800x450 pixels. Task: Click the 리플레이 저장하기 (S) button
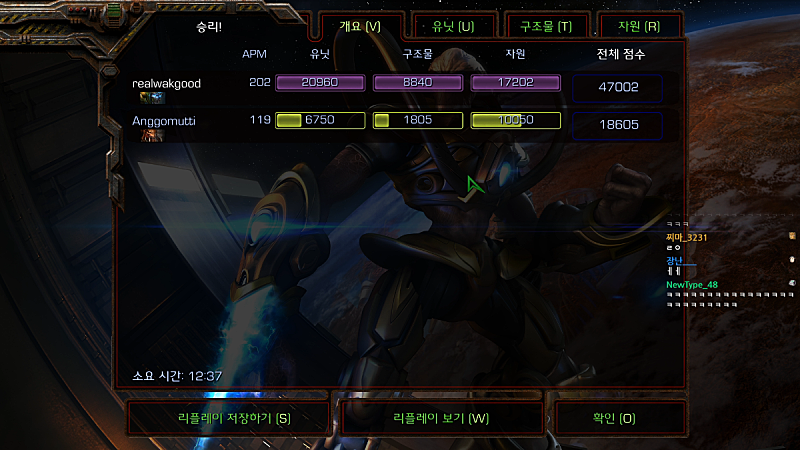tap(229, 418)
